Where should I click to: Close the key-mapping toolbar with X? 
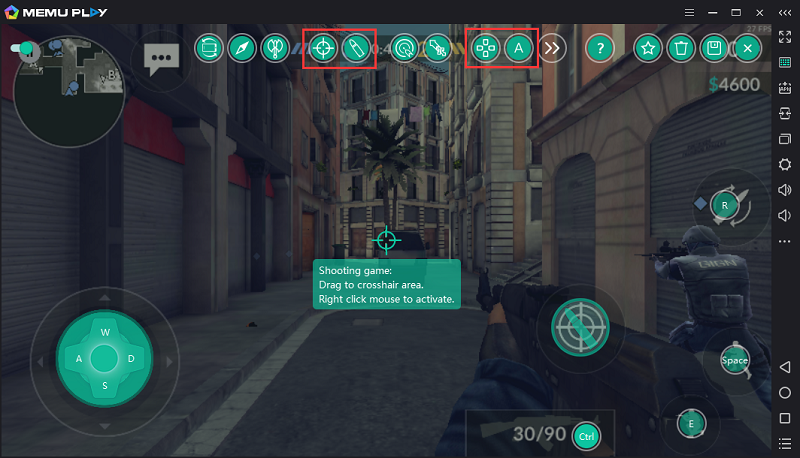(x=747, y=47)
